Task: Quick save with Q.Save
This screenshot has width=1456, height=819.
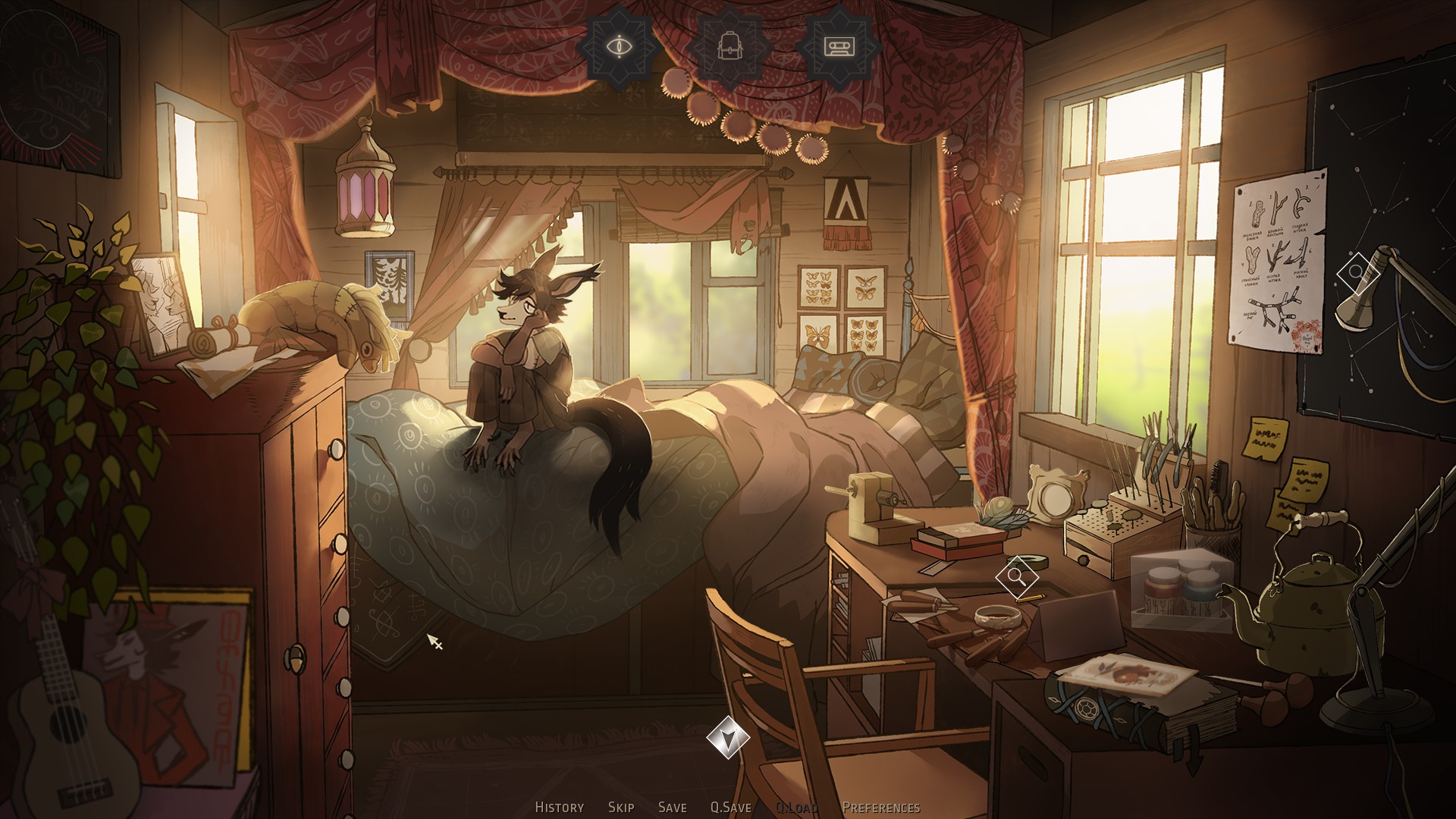Action: pyautogui.click(x=730, y=808)
